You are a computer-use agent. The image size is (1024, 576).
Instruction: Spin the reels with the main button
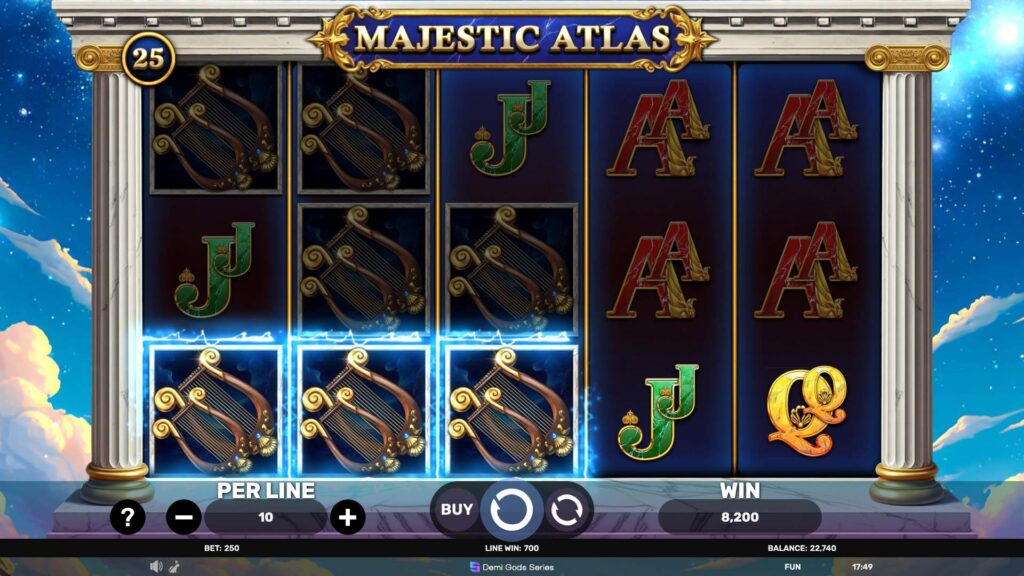pyautogui.click(x=512, y=509)
